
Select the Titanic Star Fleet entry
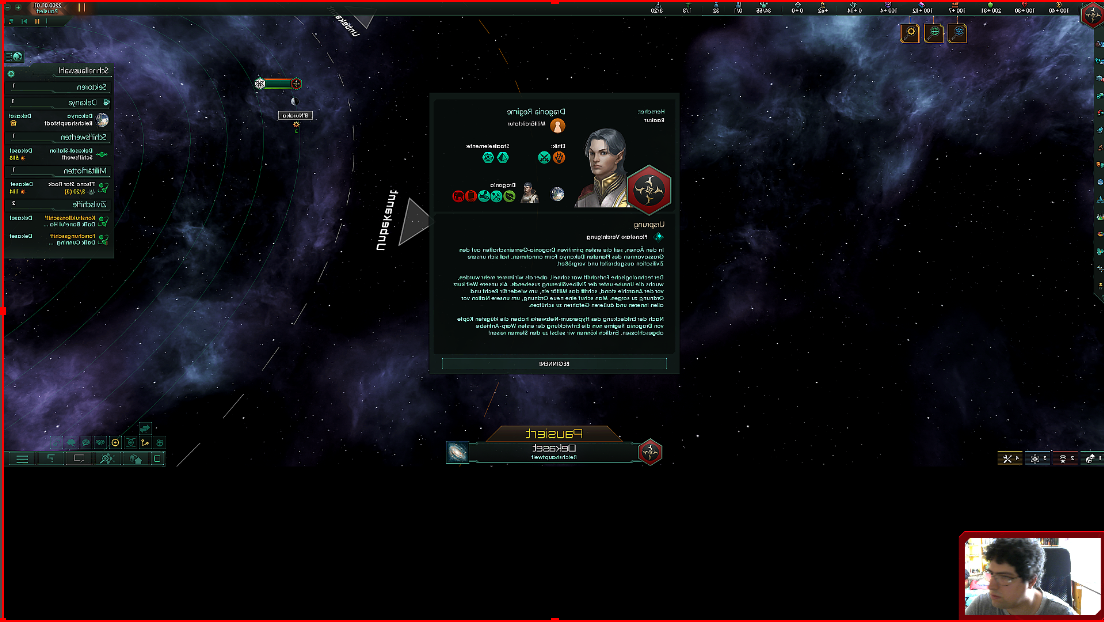click(x=60, y=187)
